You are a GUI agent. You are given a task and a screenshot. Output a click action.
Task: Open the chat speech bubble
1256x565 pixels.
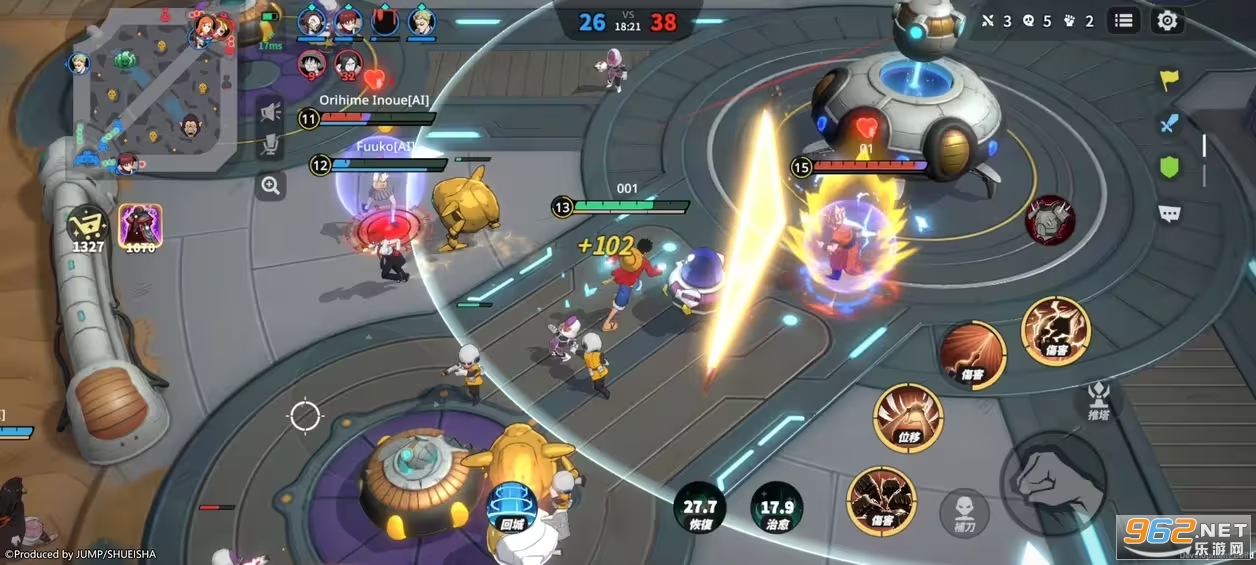(1169, 212)
